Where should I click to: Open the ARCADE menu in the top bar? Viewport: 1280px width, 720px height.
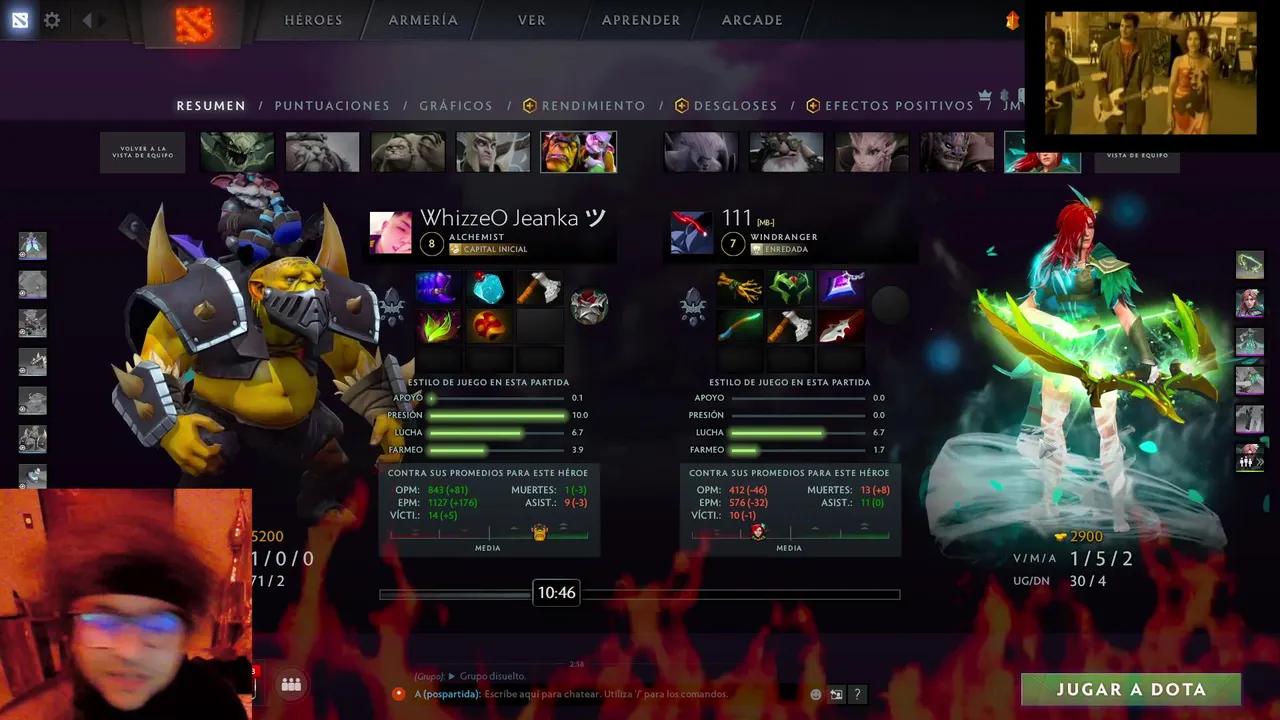point(751,20)
